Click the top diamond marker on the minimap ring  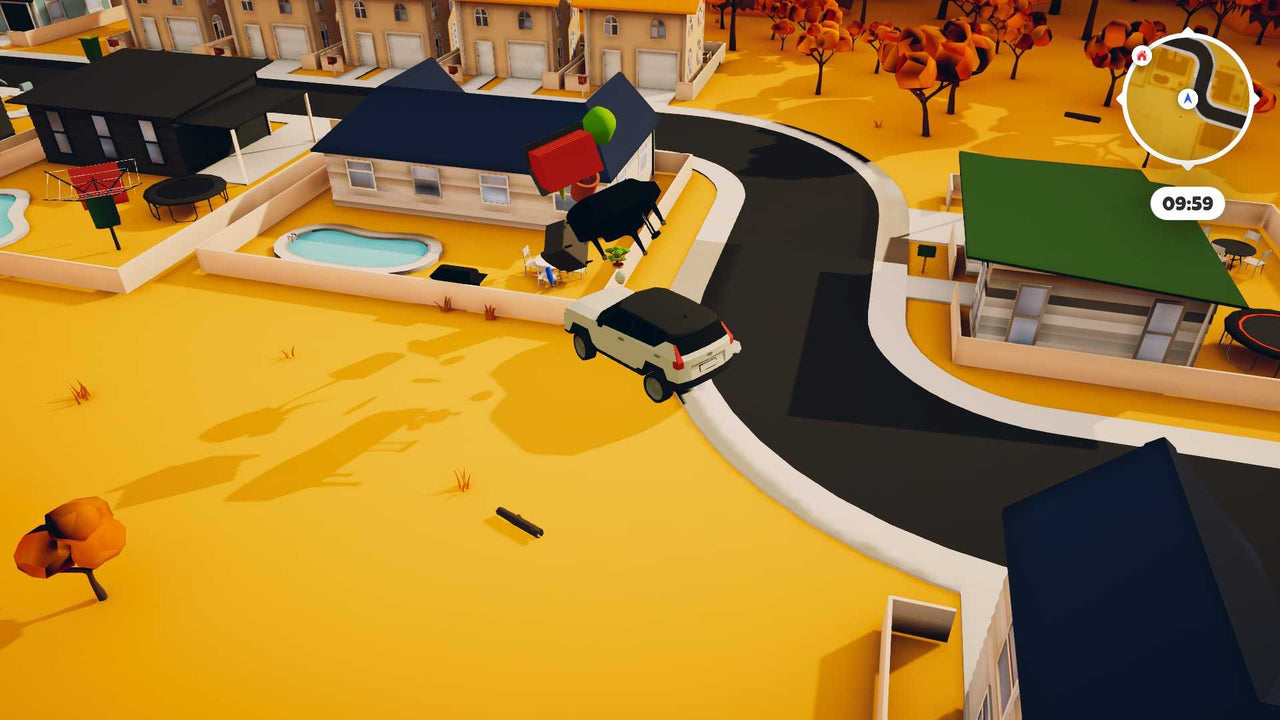click(x=1187, y=32)
